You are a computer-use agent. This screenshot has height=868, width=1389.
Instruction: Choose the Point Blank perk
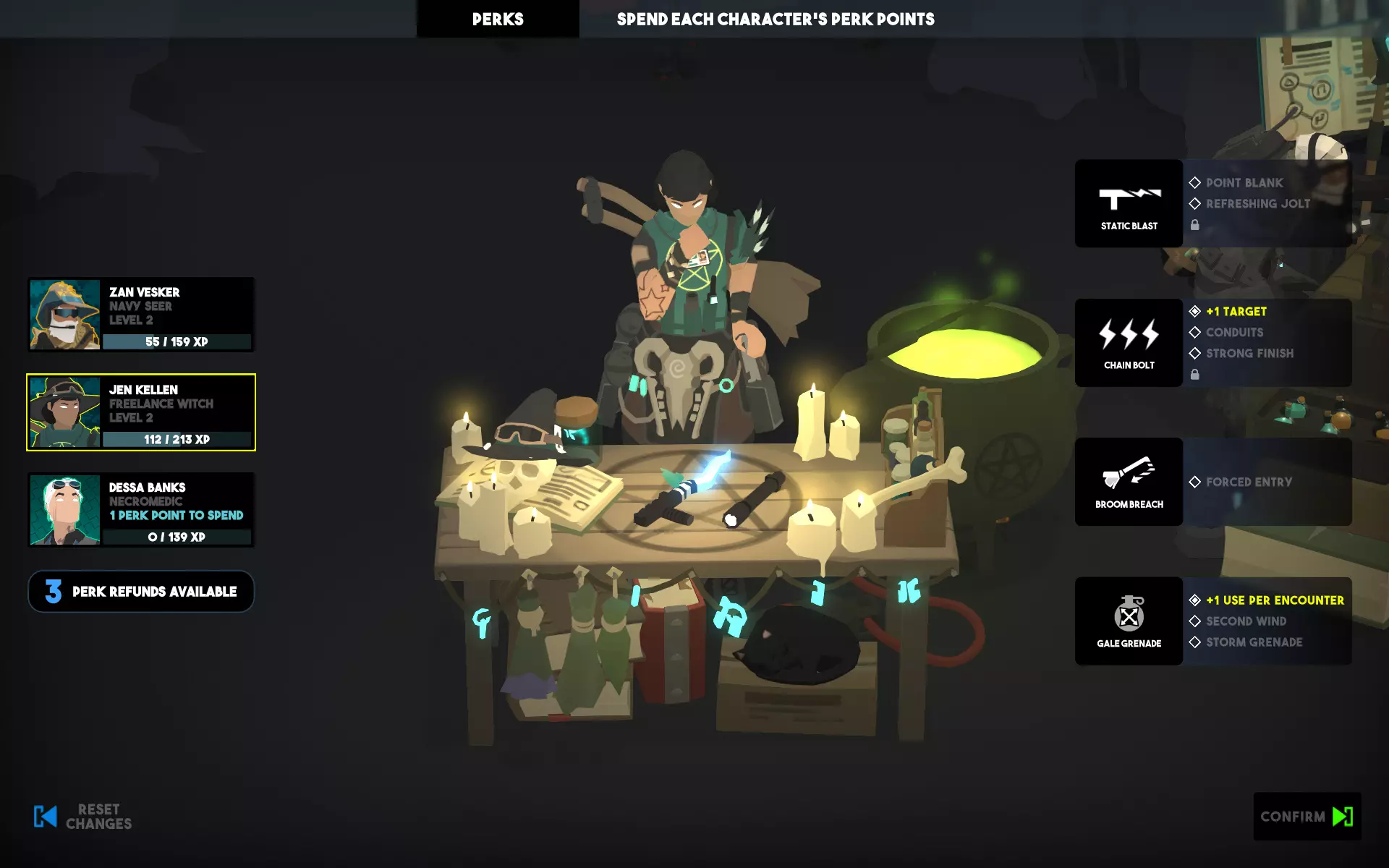click(1244, 183)
